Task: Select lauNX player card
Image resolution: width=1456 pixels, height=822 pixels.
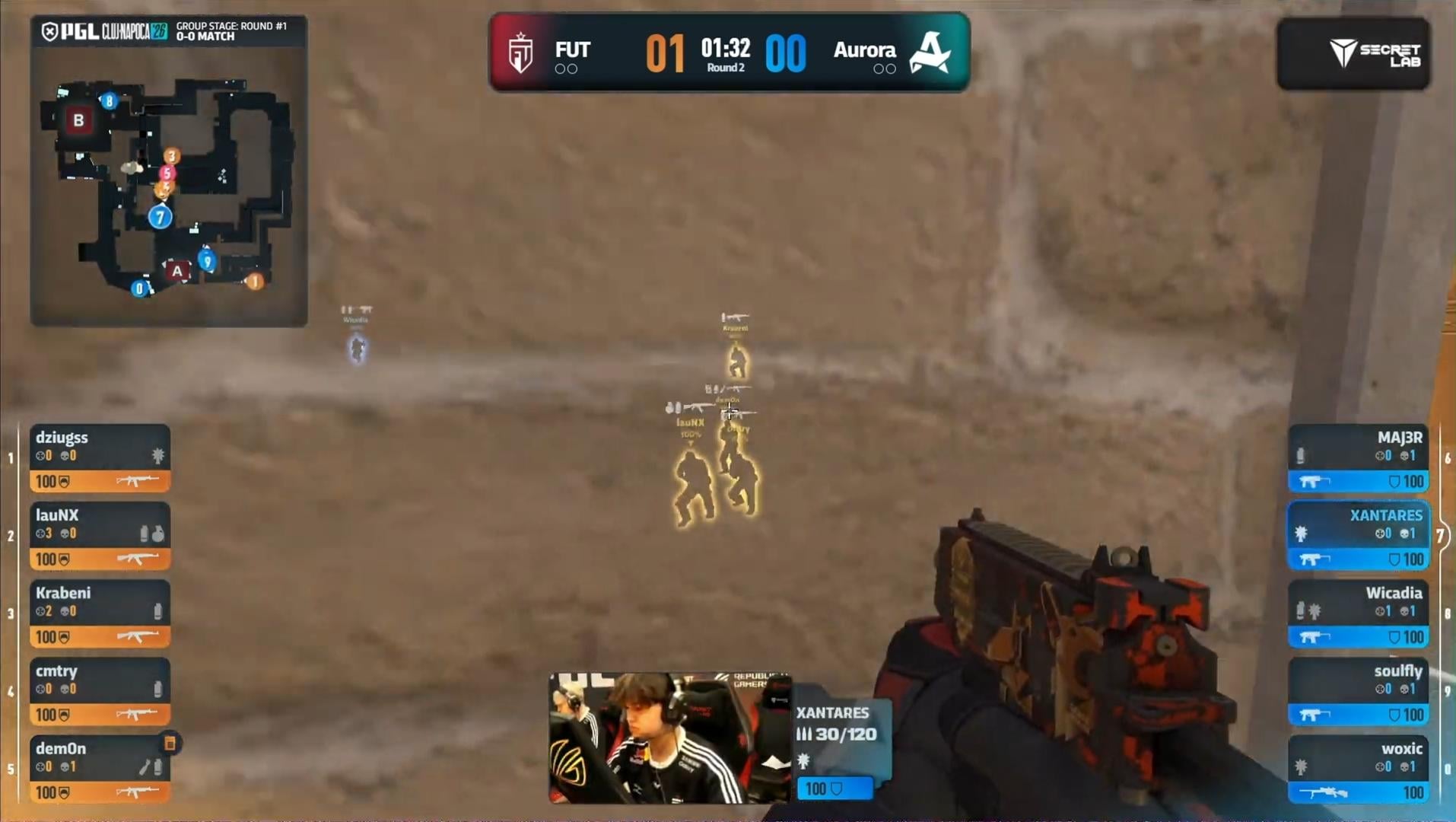Action: [100, 536]
